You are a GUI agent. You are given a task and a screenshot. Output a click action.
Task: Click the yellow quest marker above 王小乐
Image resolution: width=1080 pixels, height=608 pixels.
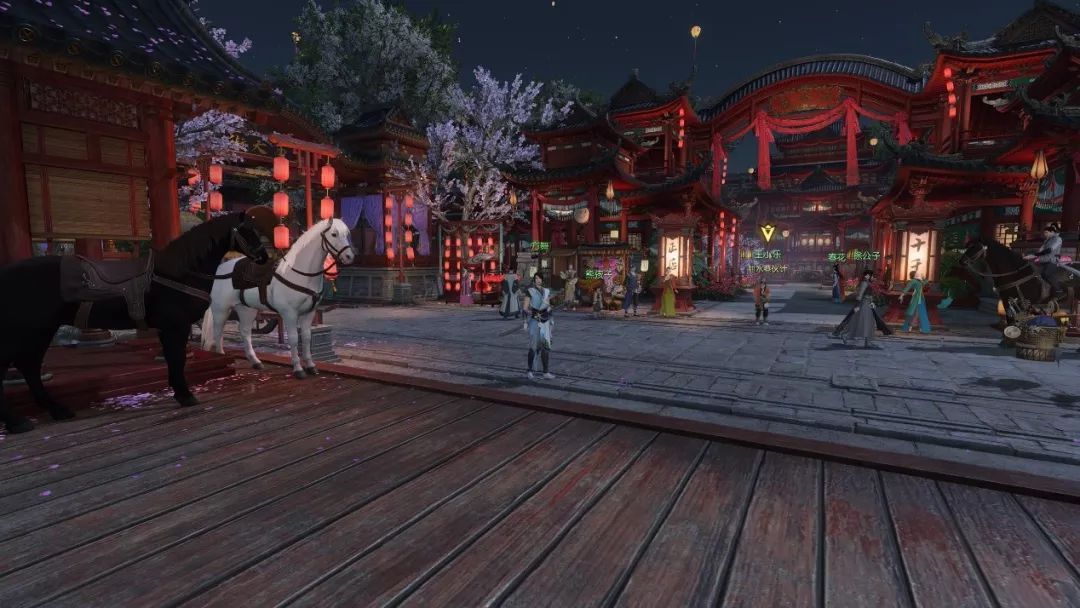(x=767, y=233)
